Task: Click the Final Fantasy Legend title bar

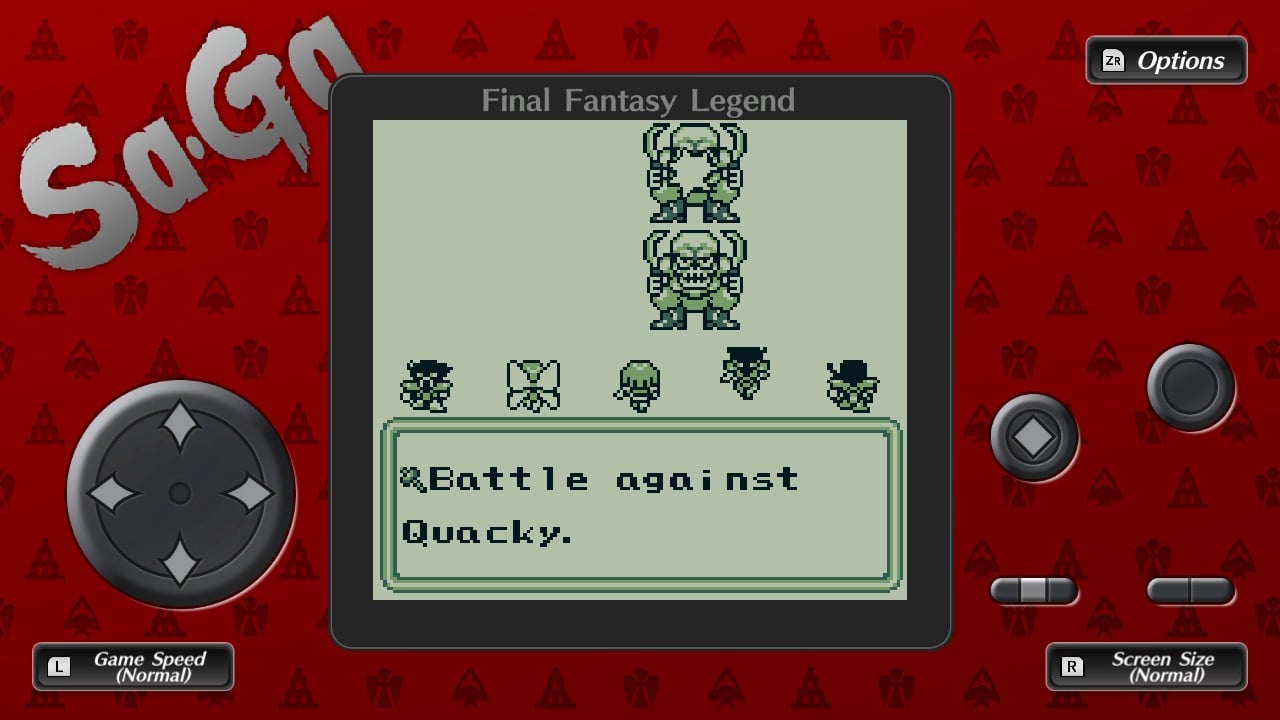Action: tap(638, 100)
